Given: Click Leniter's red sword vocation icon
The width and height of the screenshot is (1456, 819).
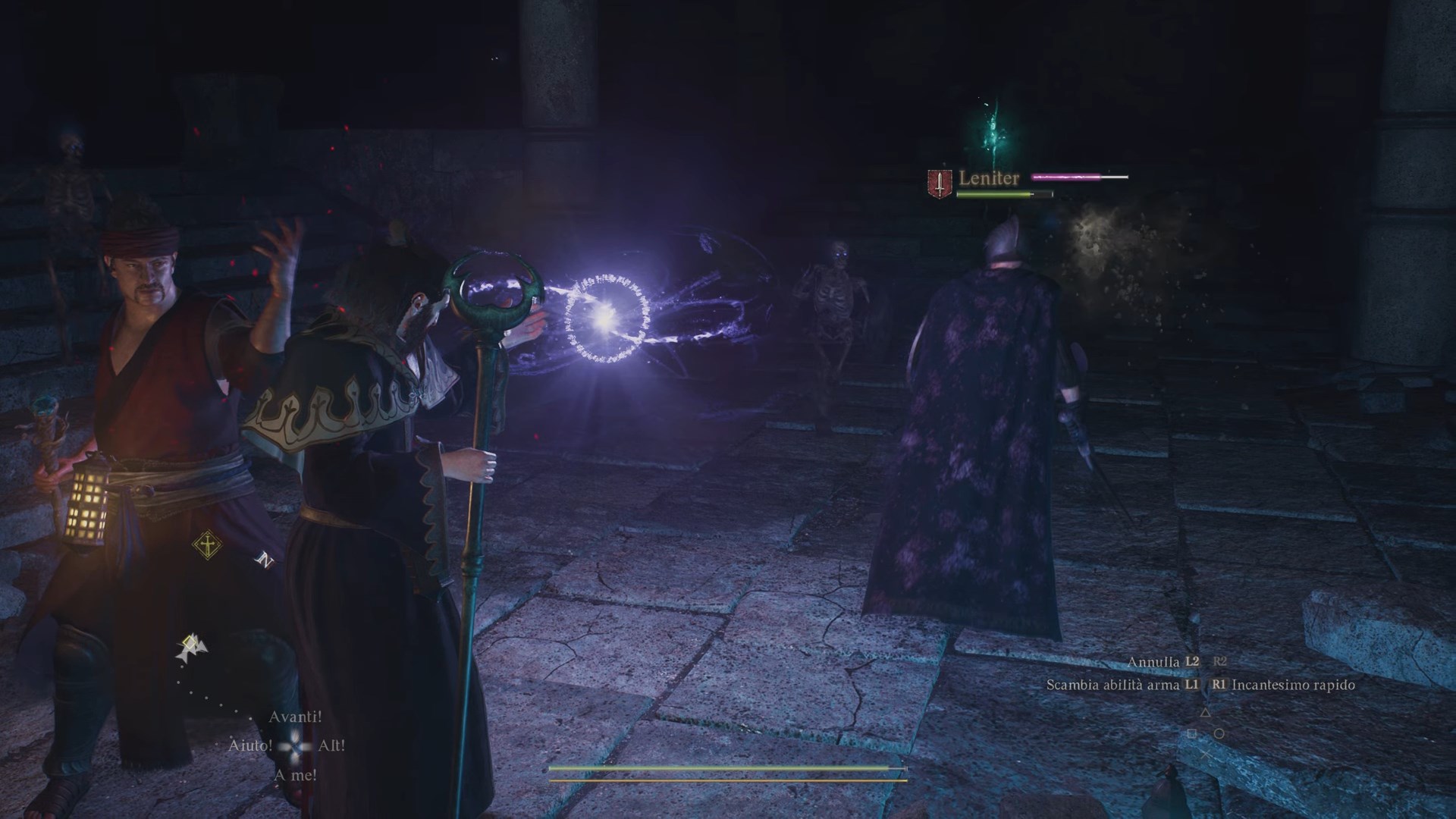Looking at the screenshot, I should [940, 183].
